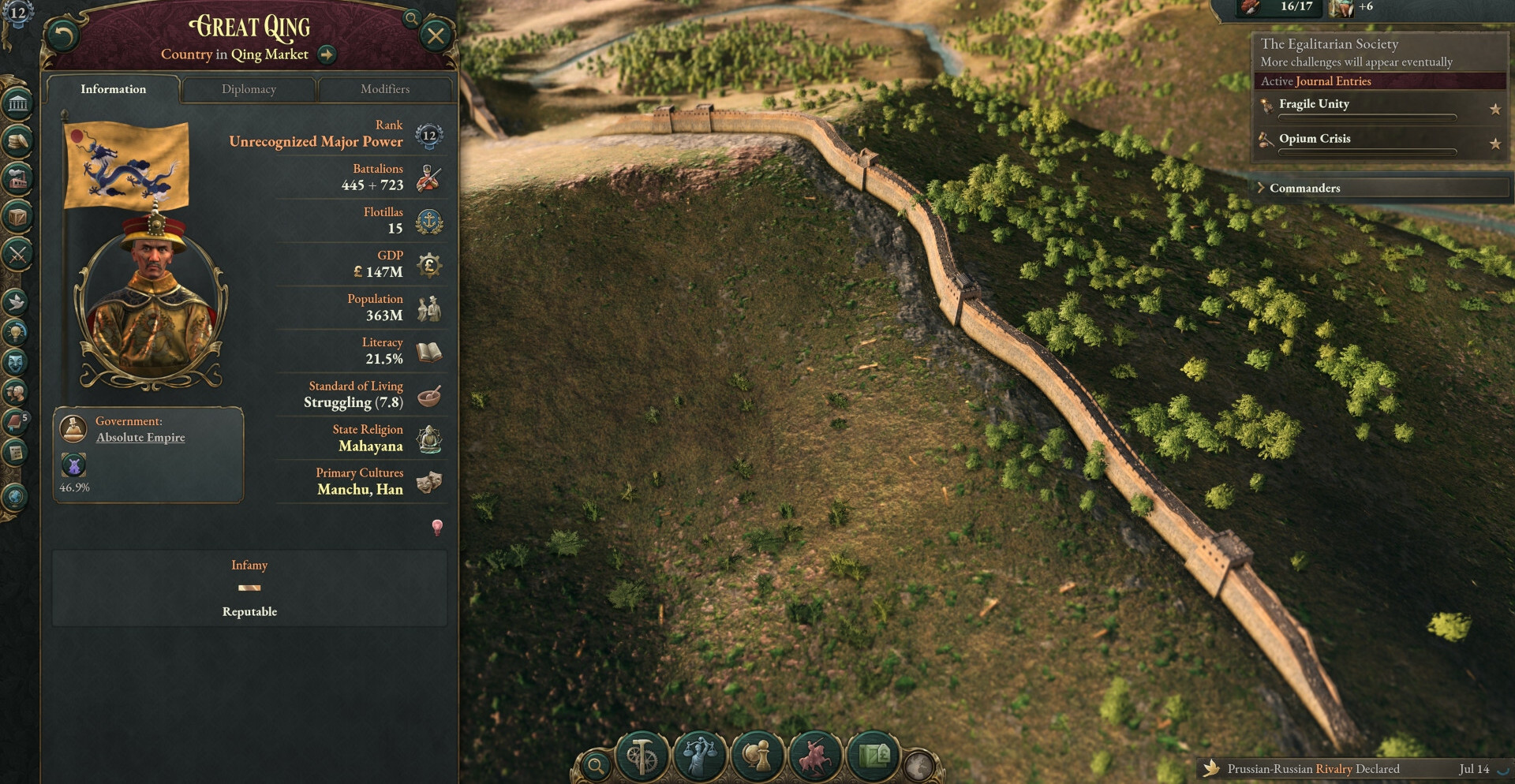Open the Military lens with horseman statue

pos(816,757)
